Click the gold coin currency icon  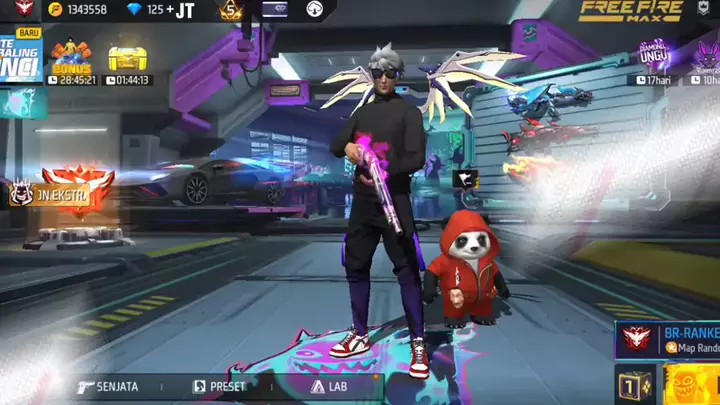(x=55, y=10)
